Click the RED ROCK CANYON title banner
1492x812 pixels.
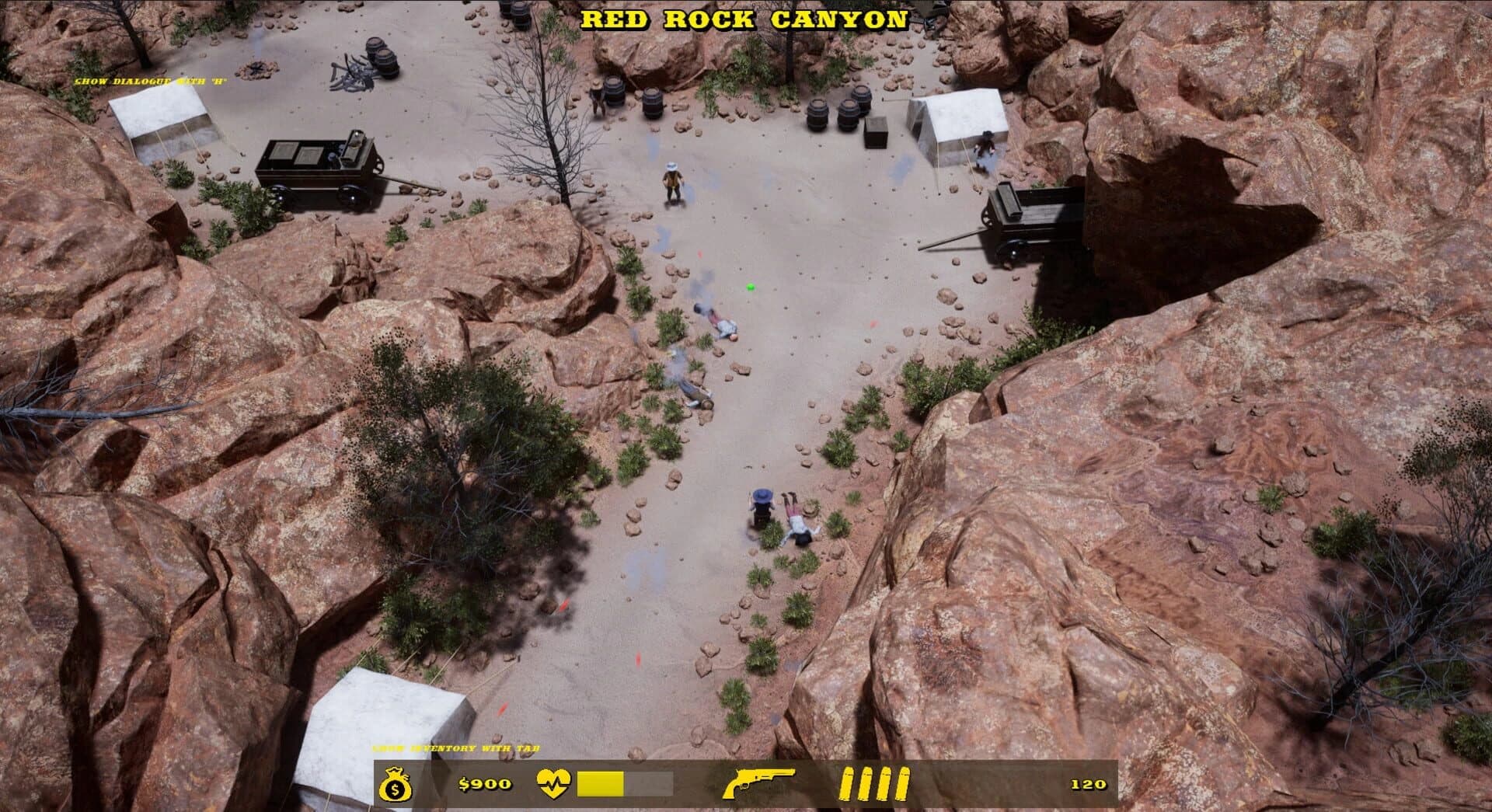click(x=748, y=19)
